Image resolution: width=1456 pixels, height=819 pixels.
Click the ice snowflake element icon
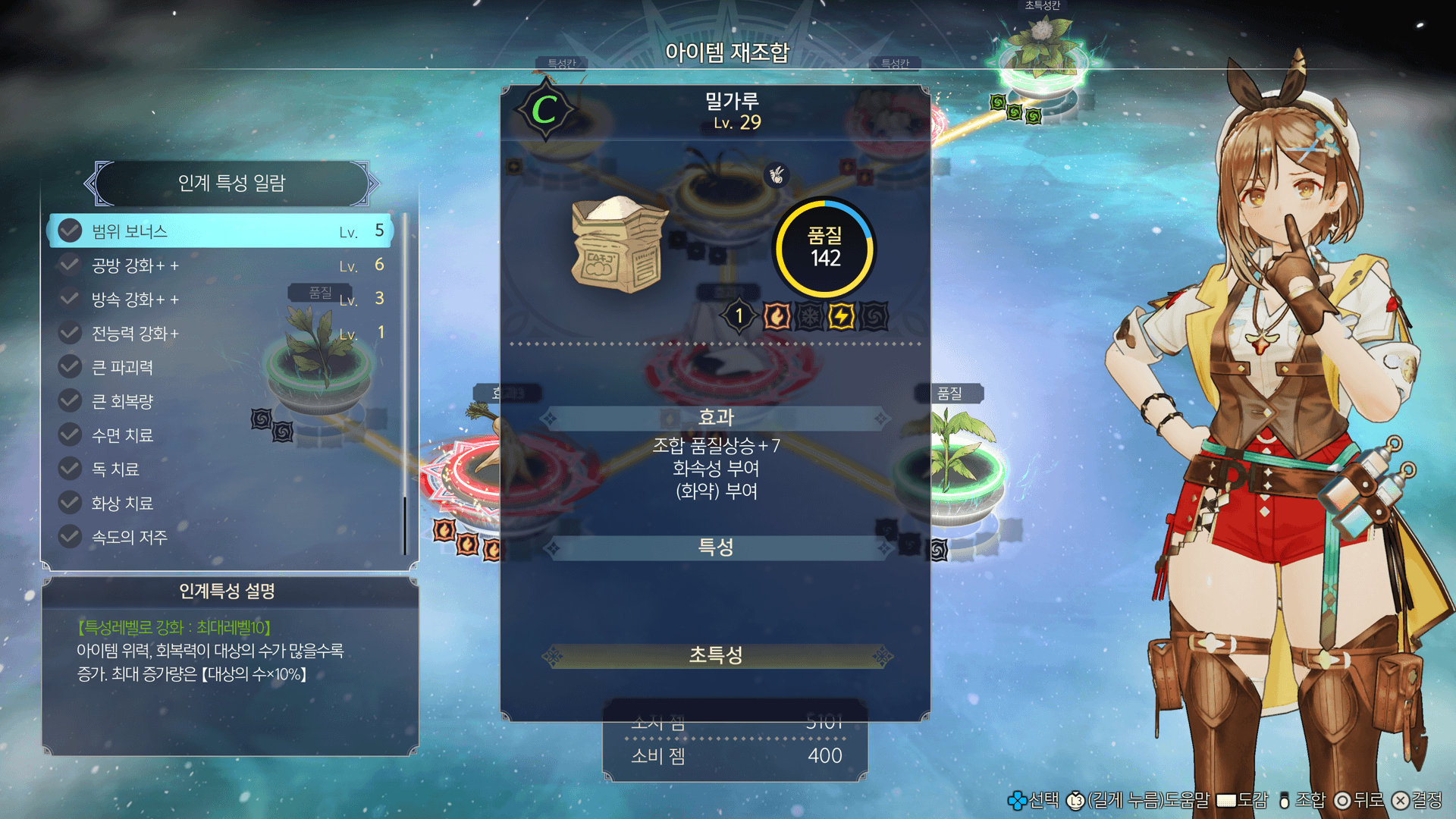(809, 316)
